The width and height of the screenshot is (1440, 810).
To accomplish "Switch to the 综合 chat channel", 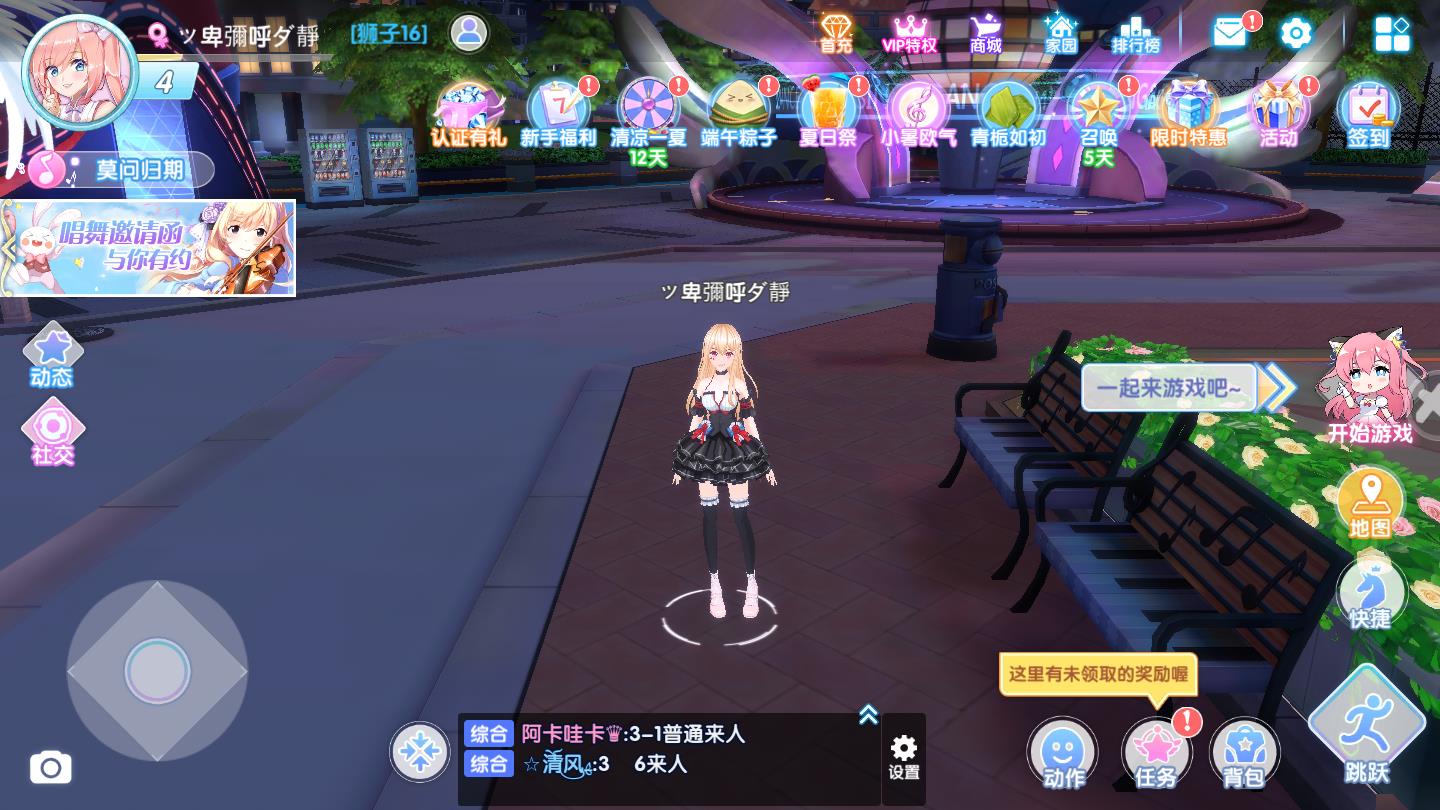I will [x=489, y=733].
